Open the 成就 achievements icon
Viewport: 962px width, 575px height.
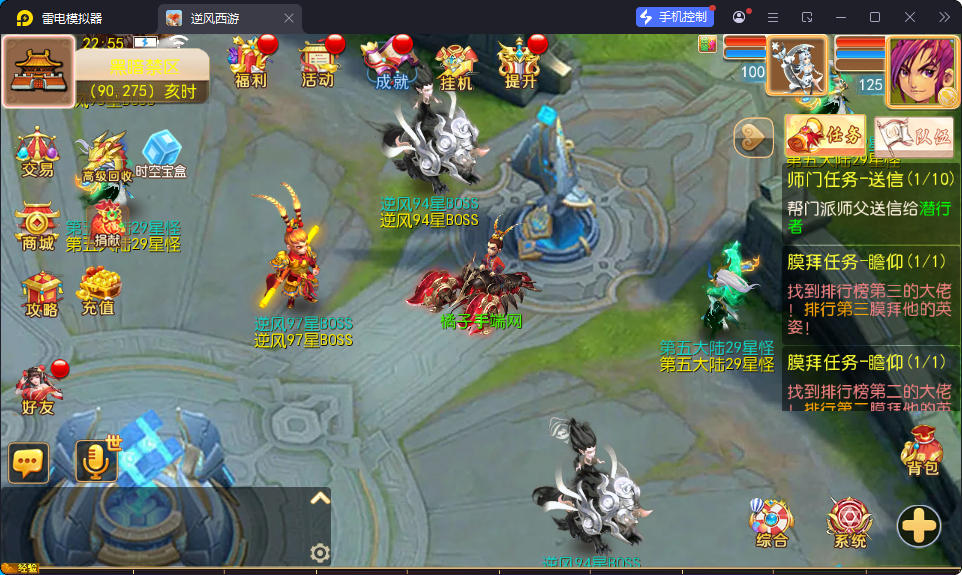[x=391, y=65]
